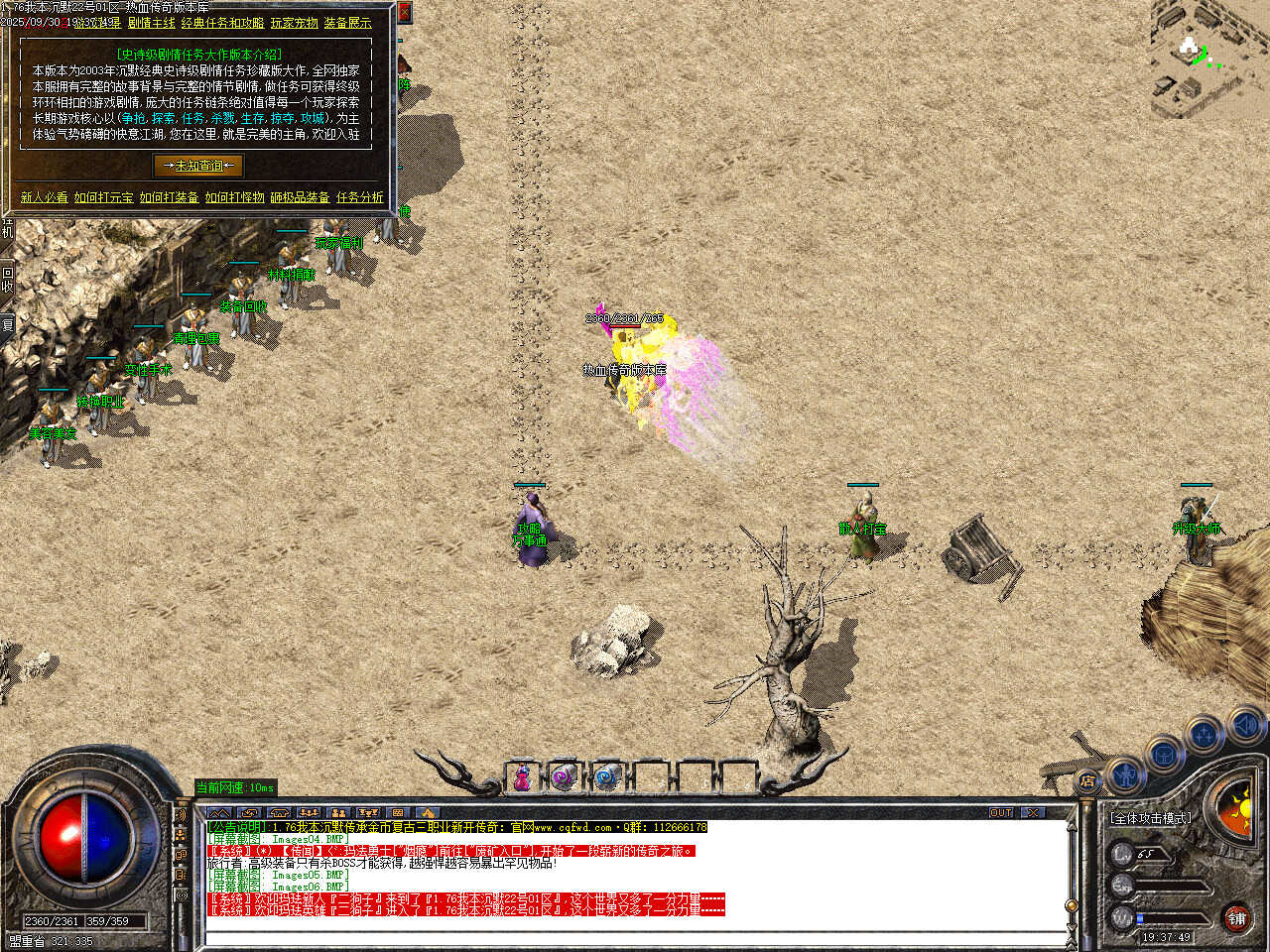Read the 如何打元宝 guide
This screenshot has height=952, width=1270.
[x=104, y=197]
